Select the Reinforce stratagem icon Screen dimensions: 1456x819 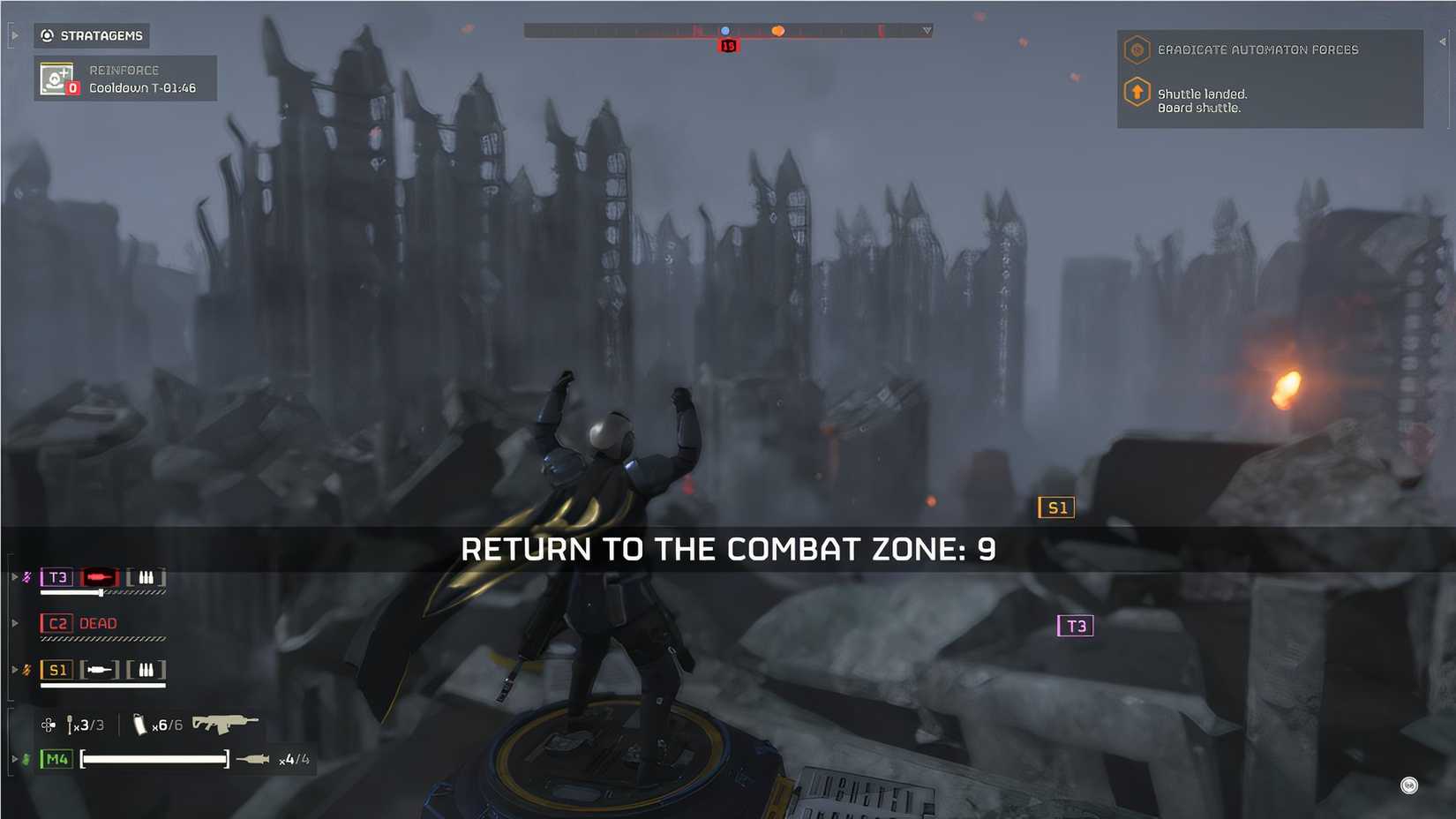click(56, 79)
